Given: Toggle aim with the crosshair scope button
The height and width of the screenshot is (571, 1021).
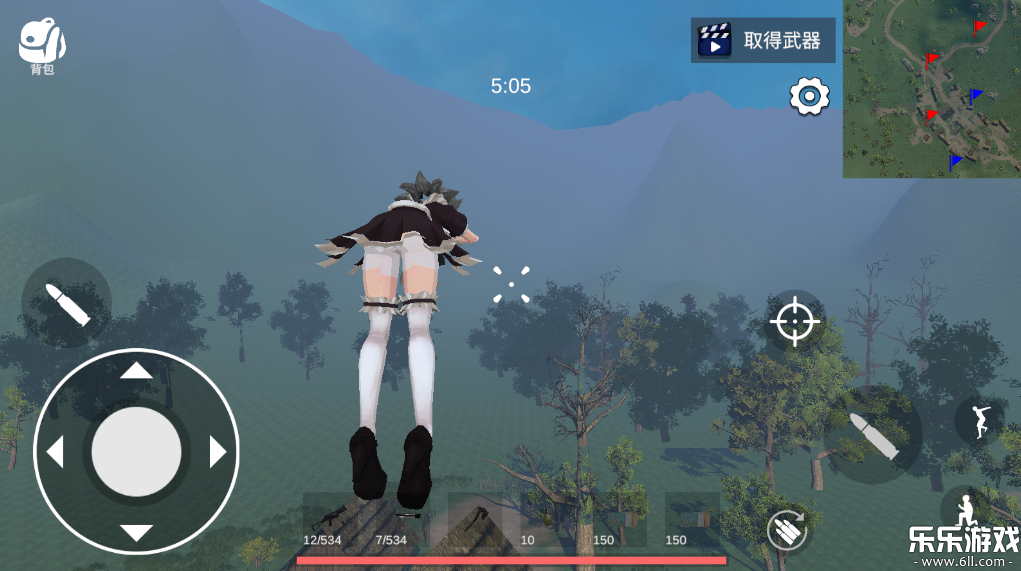Looking at the screenshot, I should point(795,322).
